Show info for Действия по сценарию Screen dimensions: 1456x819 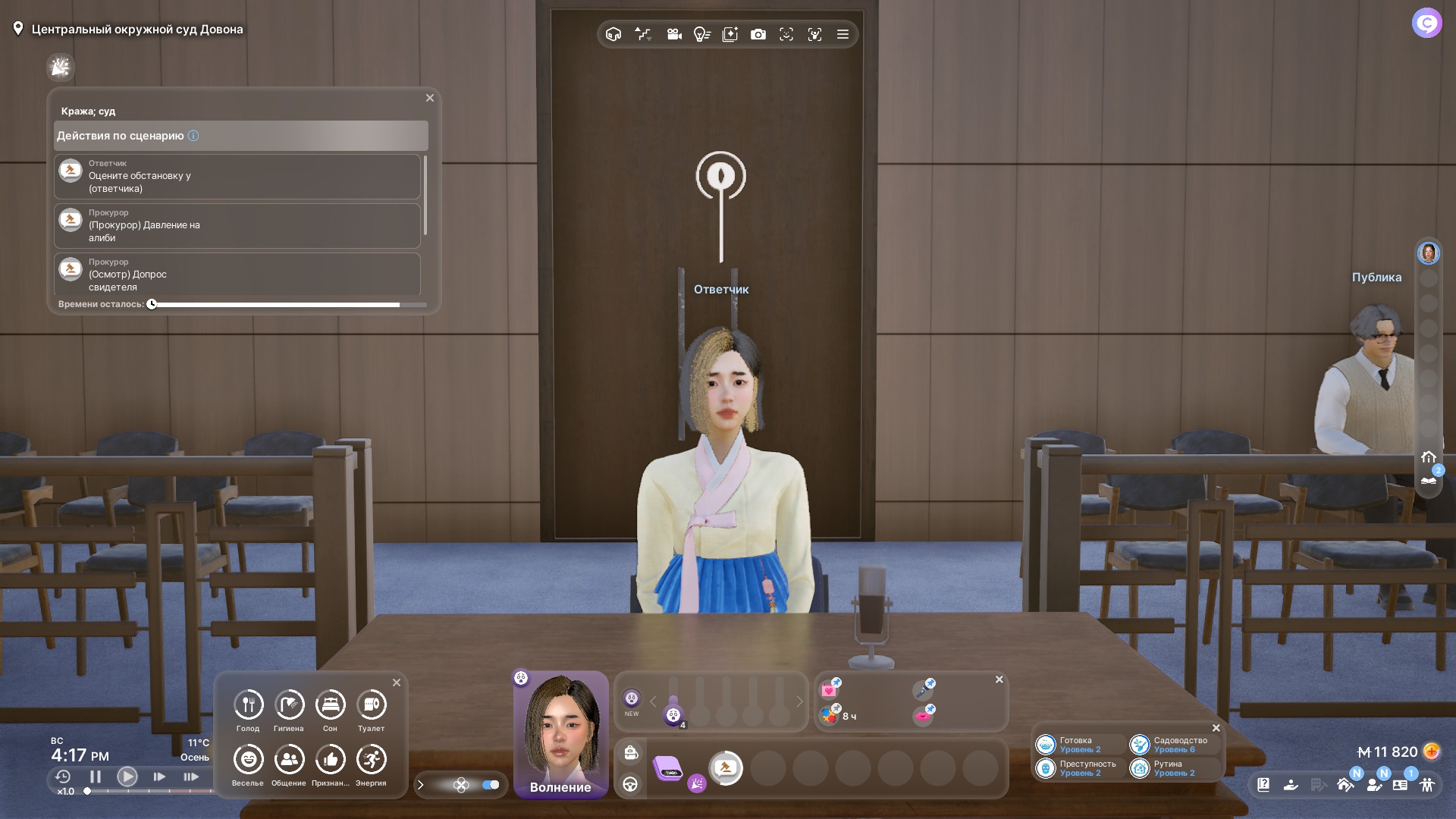click(193, 136)
